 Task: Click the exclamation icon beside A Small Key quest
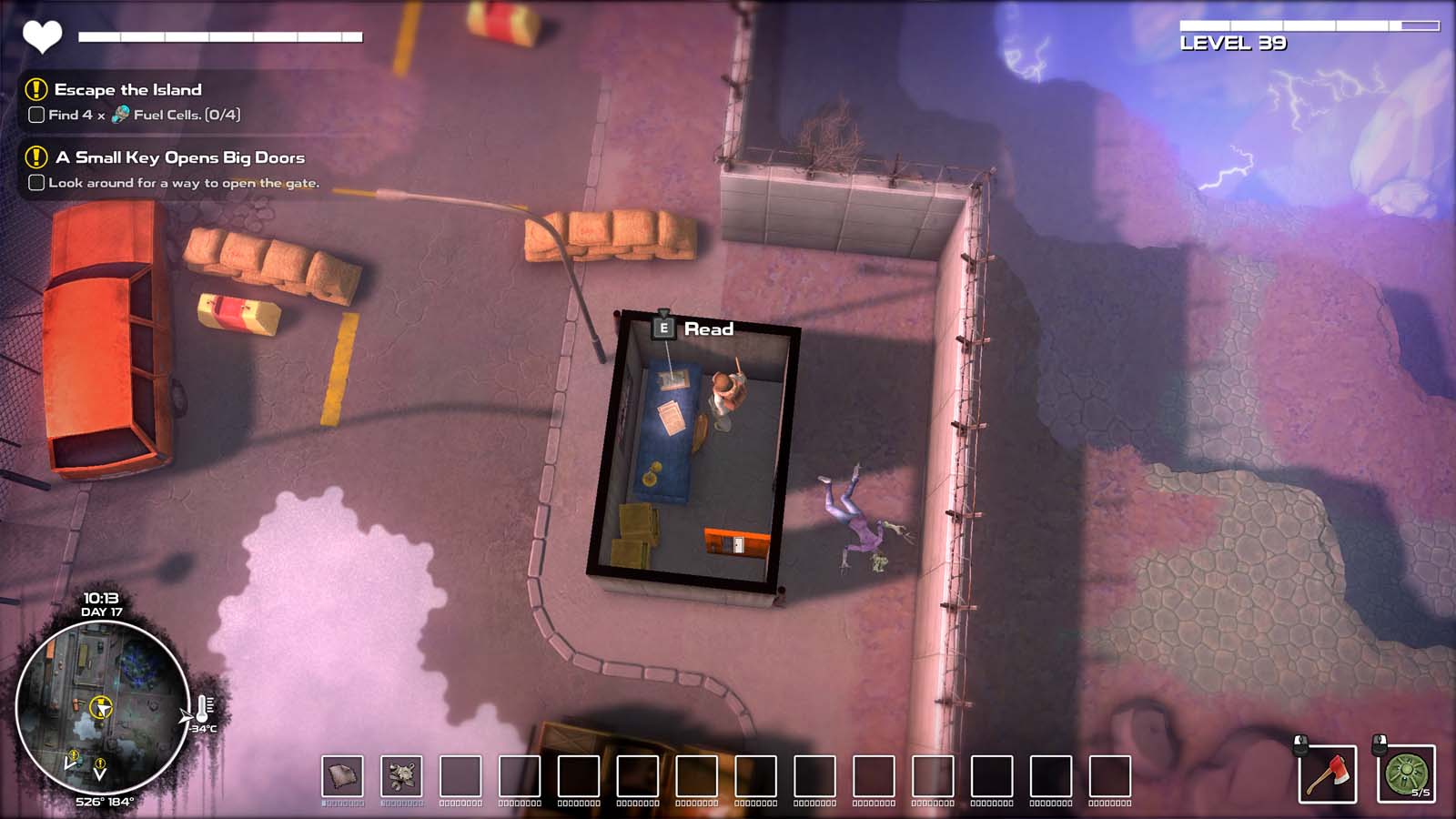point(35,157)
